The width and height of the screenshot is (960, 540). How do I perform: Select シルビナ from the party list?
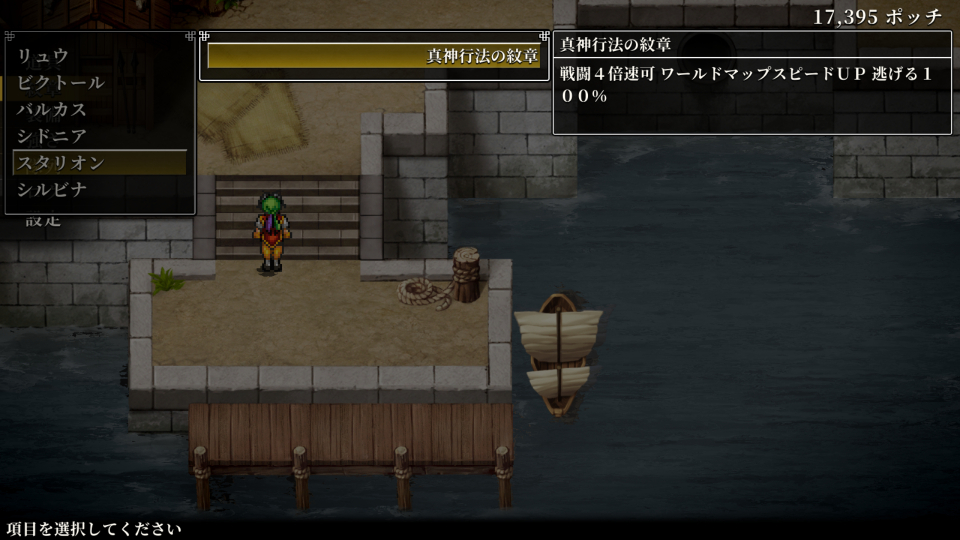(x=52, y=189)
